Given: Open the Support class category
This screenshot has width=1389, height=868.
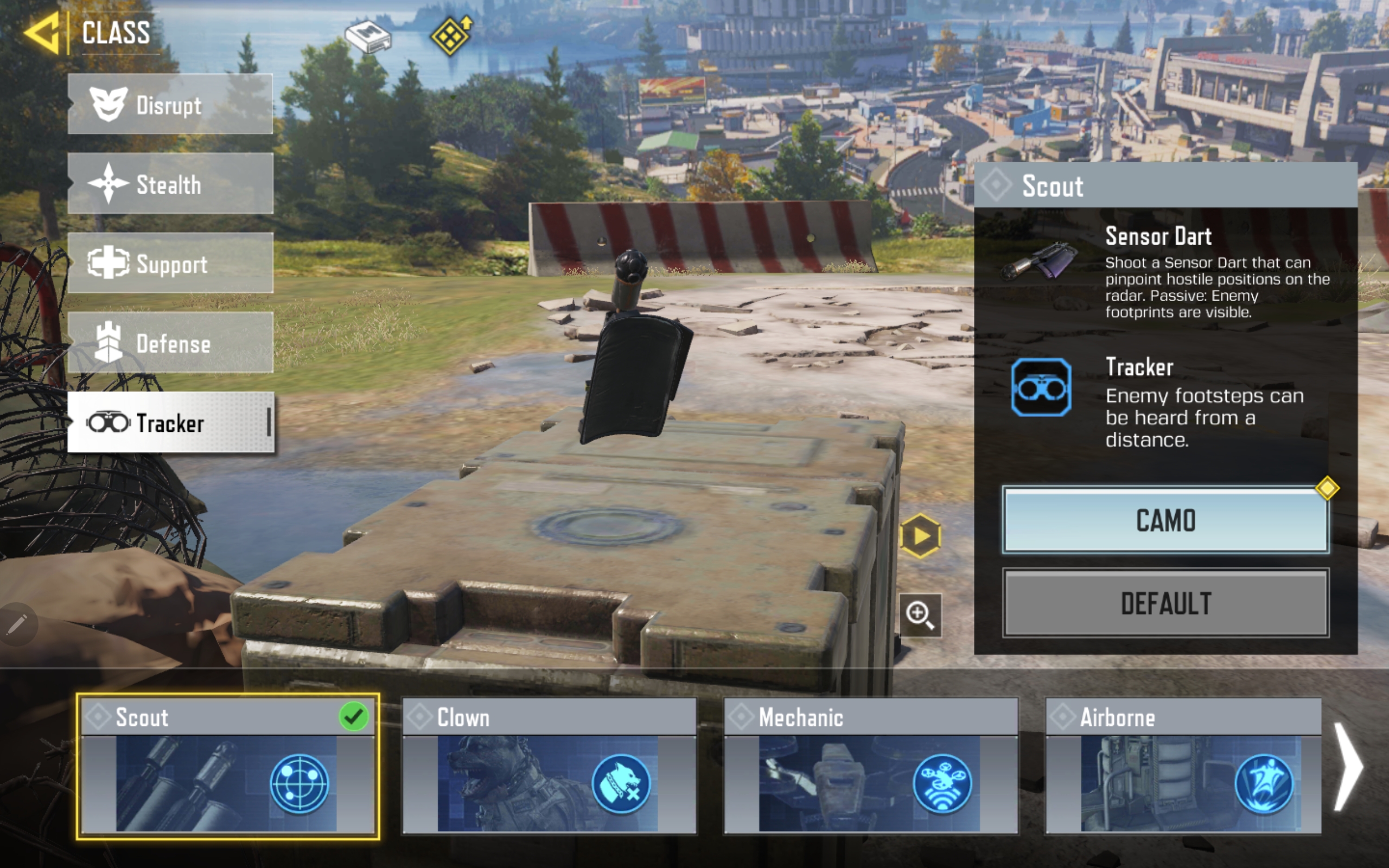Looking at the screenshot, I should coord(170,264).
